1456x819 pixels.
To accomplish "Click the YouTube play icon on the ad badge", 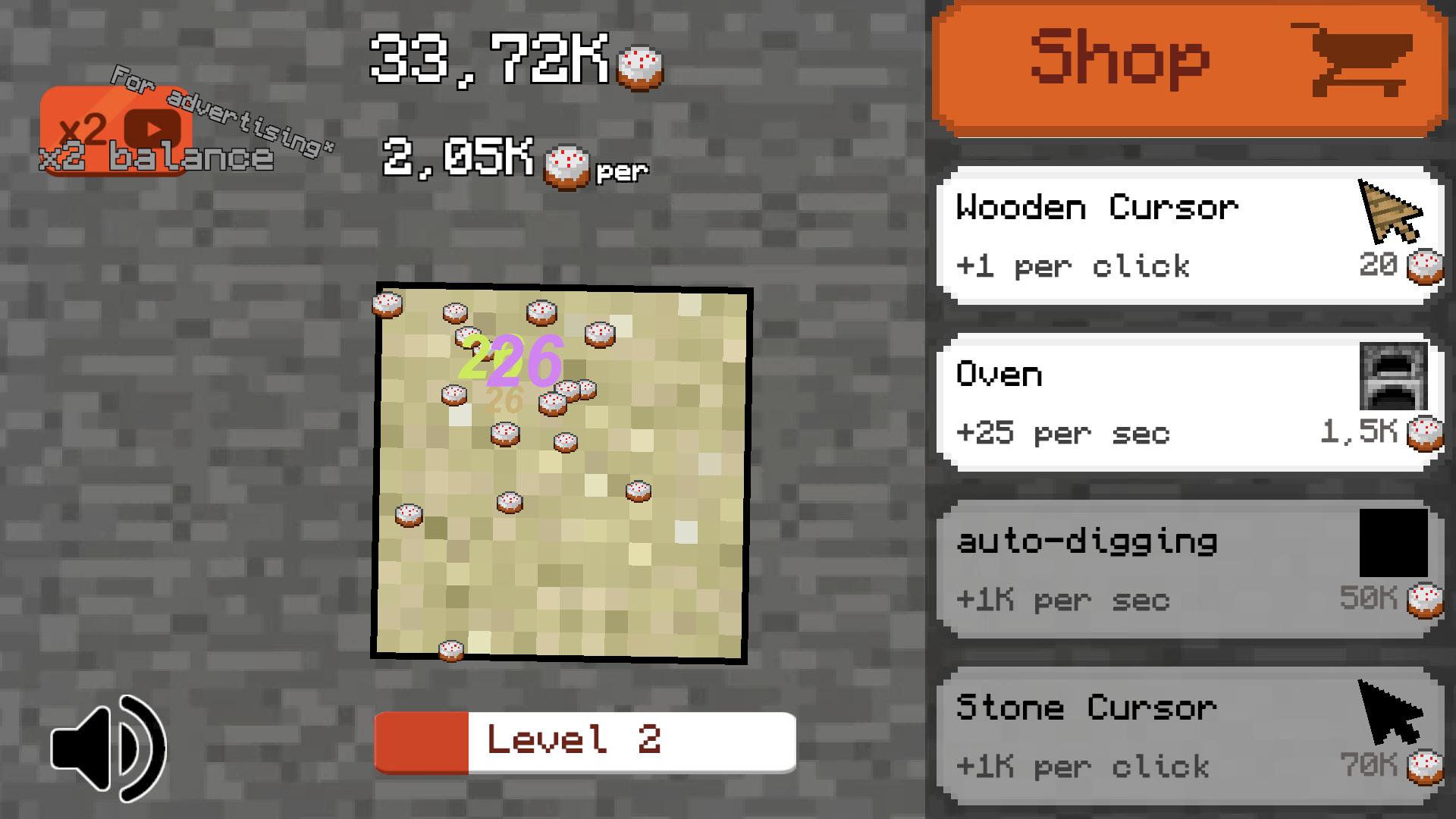I will click(154, 129).
